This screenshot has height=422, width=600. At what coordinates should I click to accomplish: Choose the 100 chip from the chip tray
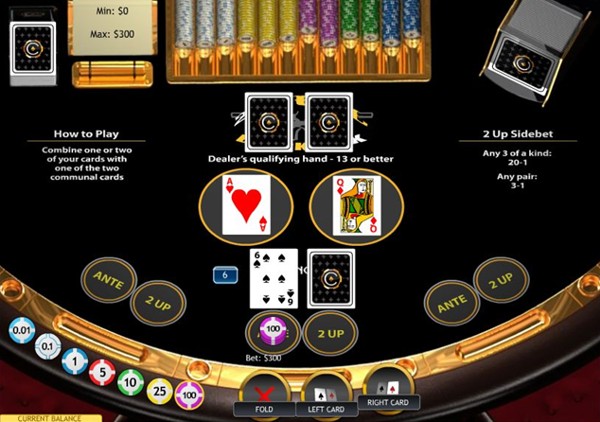point(189,396)
